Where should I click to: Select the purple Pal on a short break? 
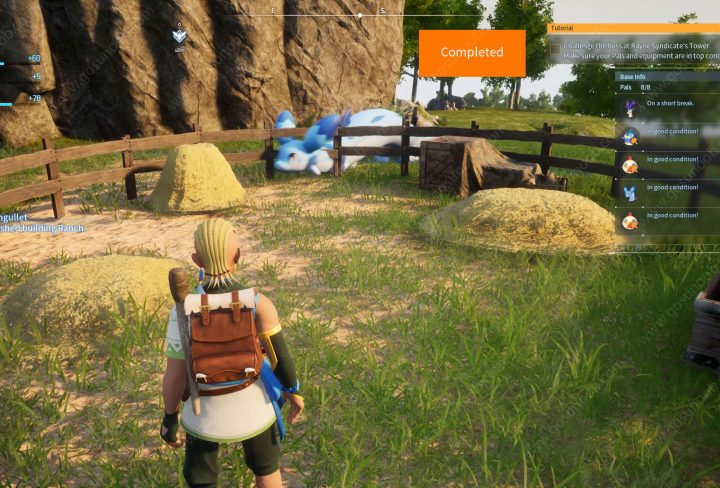click(630, 108)
